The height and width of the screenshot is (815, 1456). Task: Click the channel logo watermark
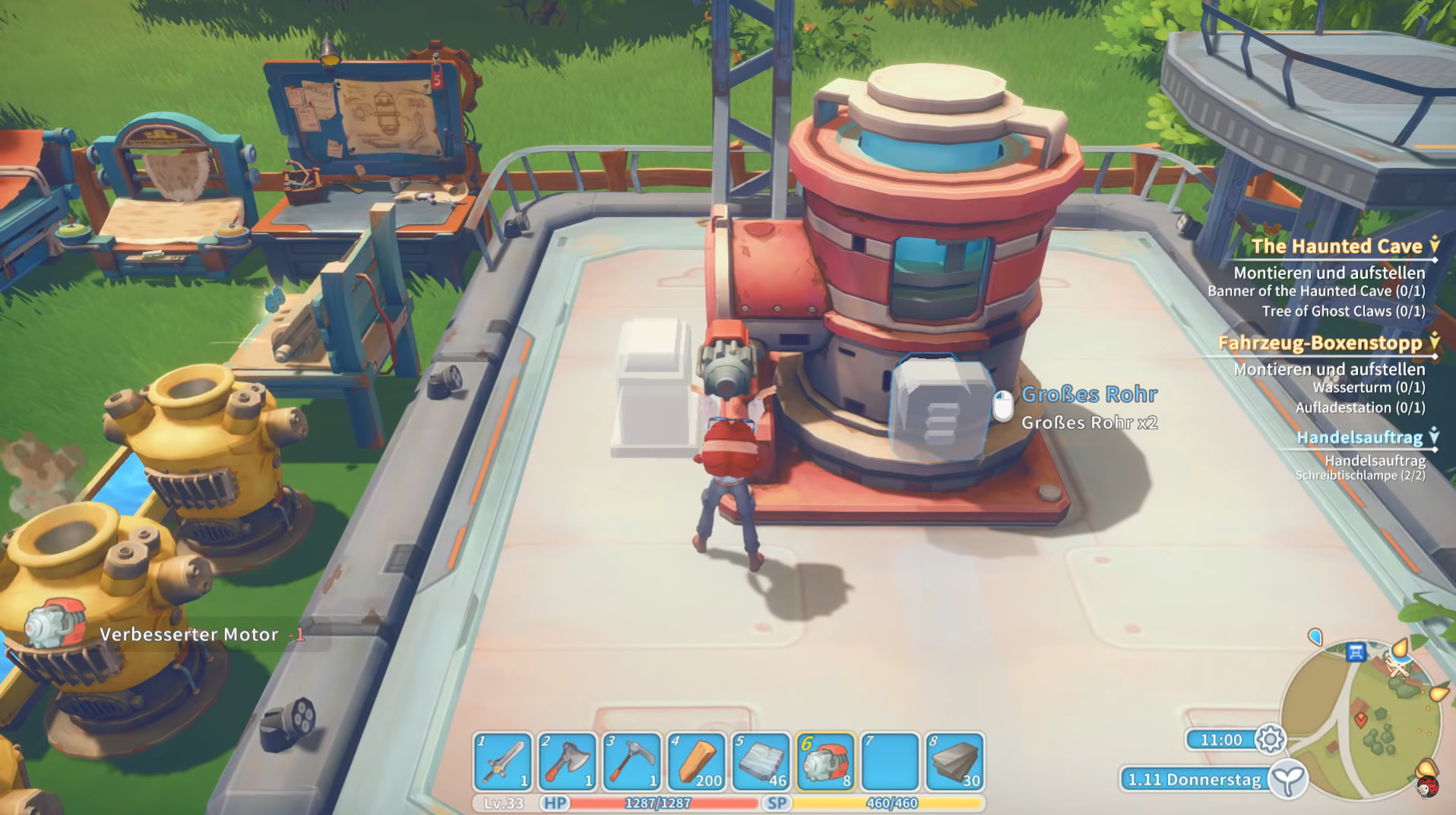click(x=1426, y=787)
